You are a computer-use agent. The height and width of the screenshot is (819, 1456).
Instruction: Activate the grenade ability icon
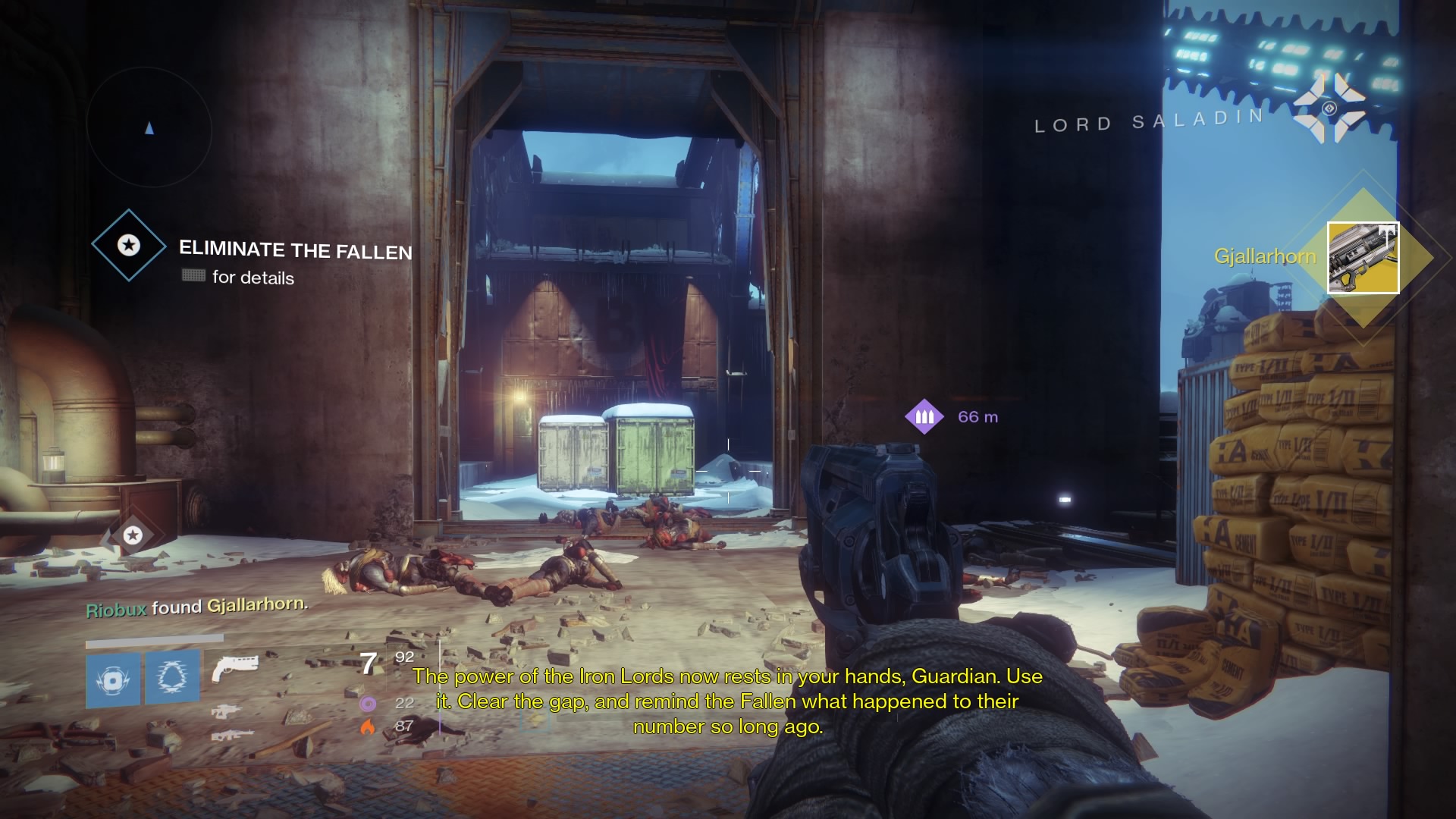coord(113,679)
